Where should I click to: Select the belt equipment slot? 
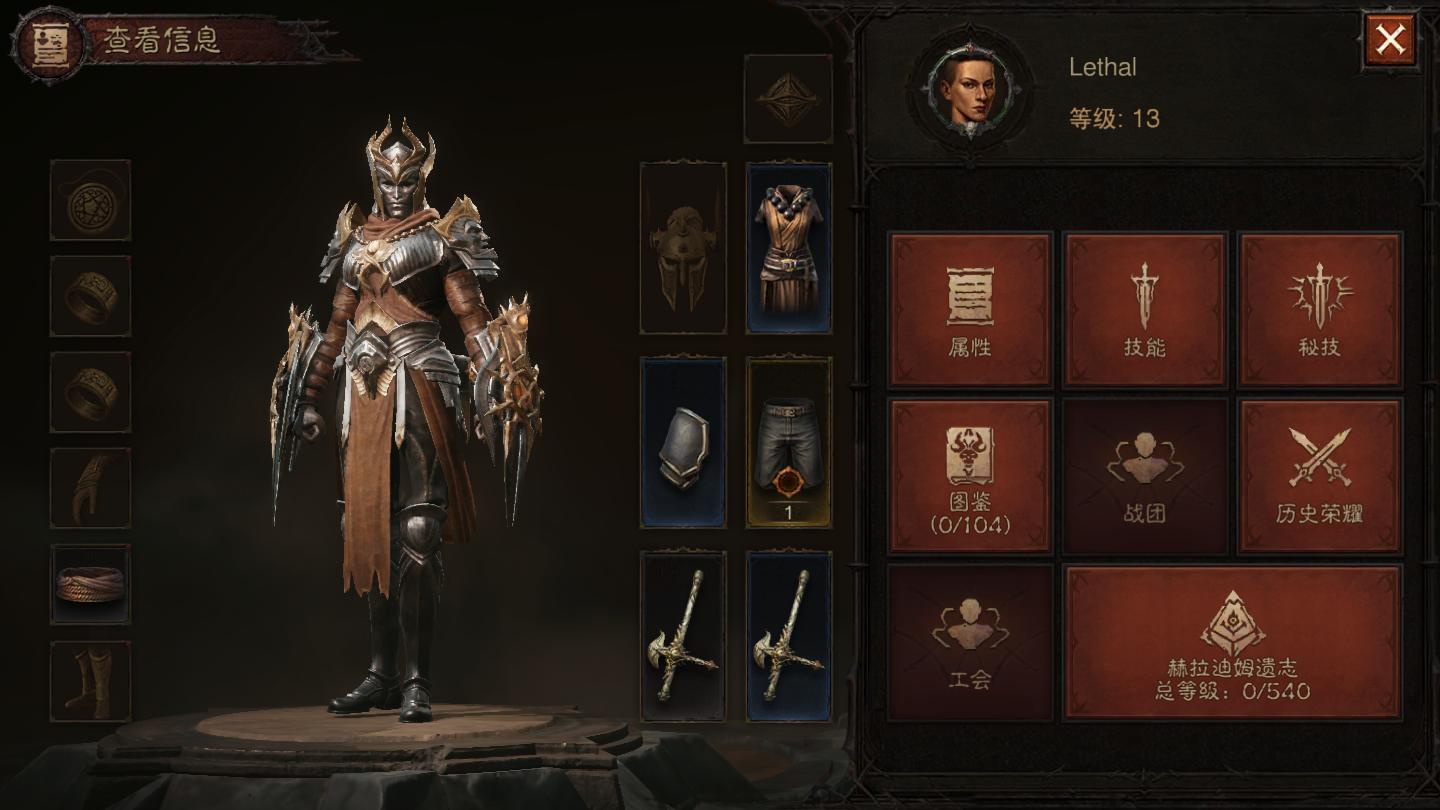point(90,584)
